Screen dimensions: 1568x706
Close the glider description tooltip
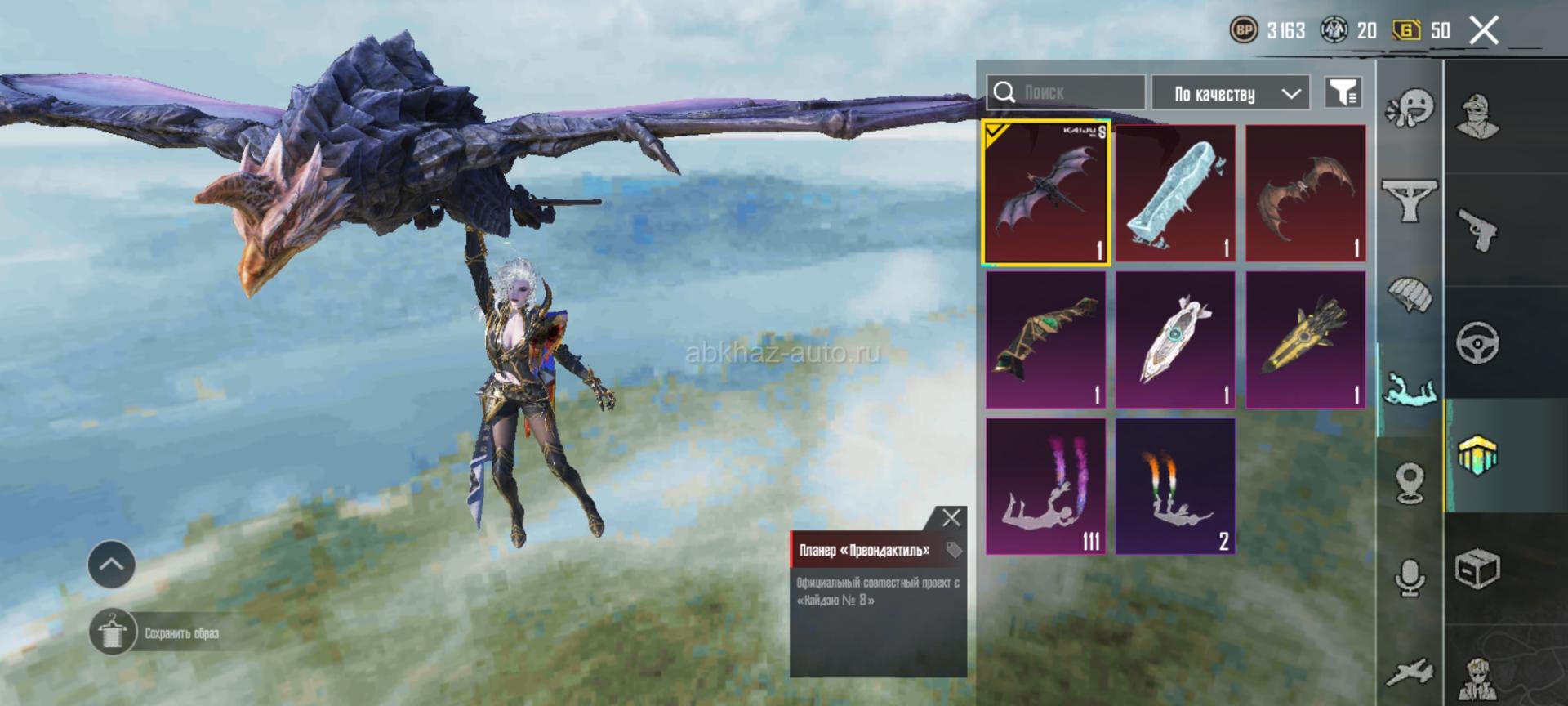coord(951,518)
